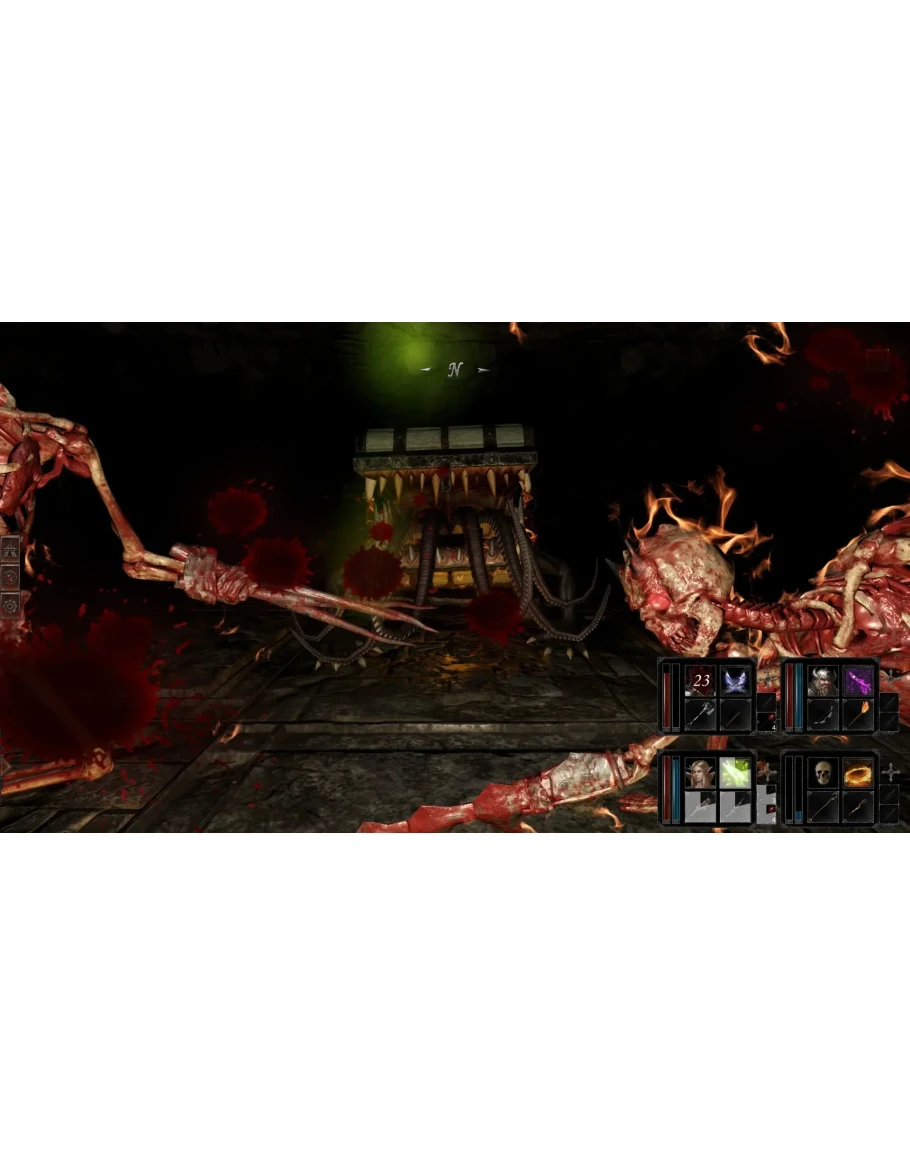Image resolution: width=910 pixels, height=1155 pixels.
Task: Select the horned helmet dwarf portrait
Action: (x=823, y=681)
